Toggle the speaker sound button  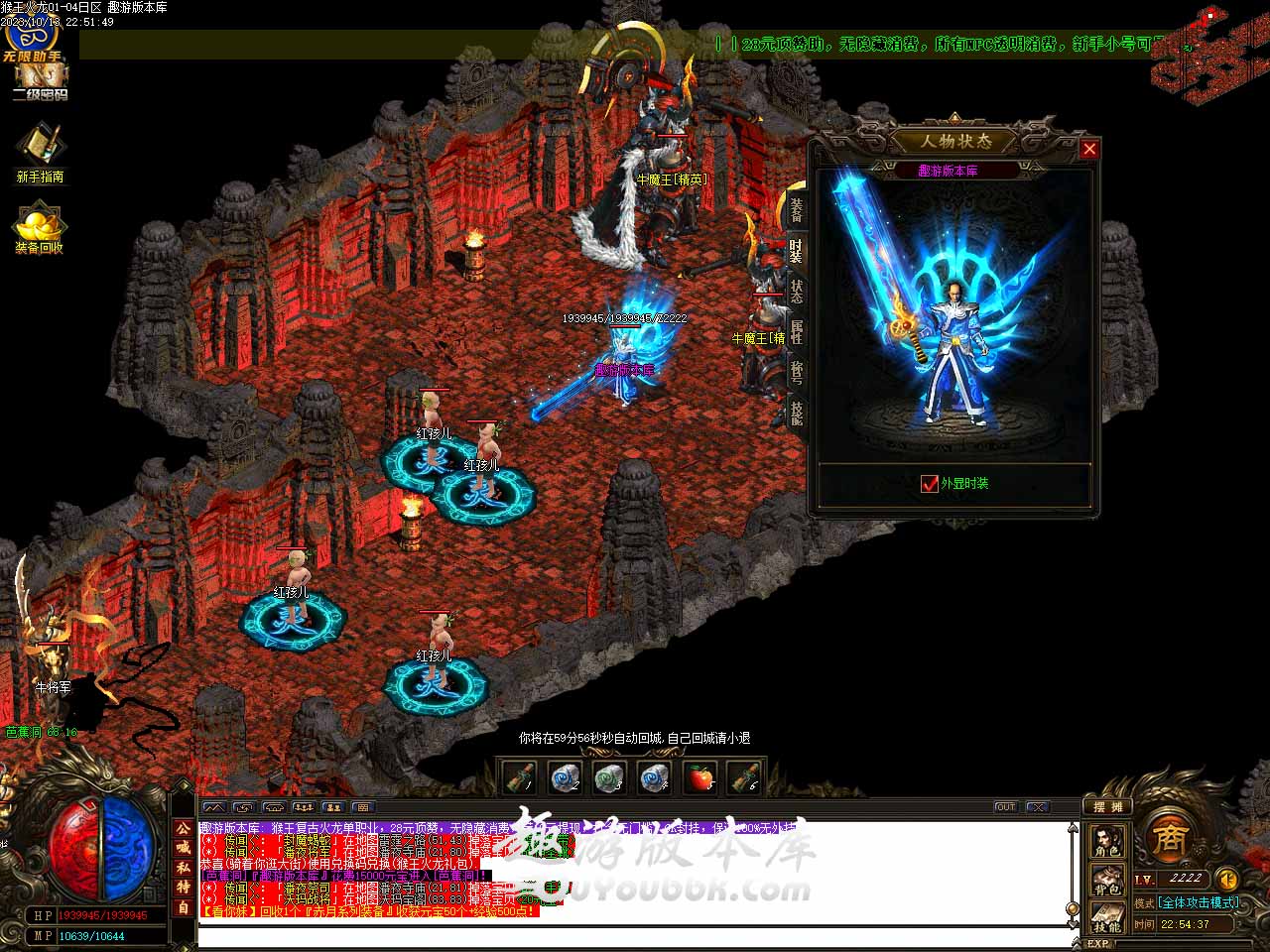(1226, 879)
